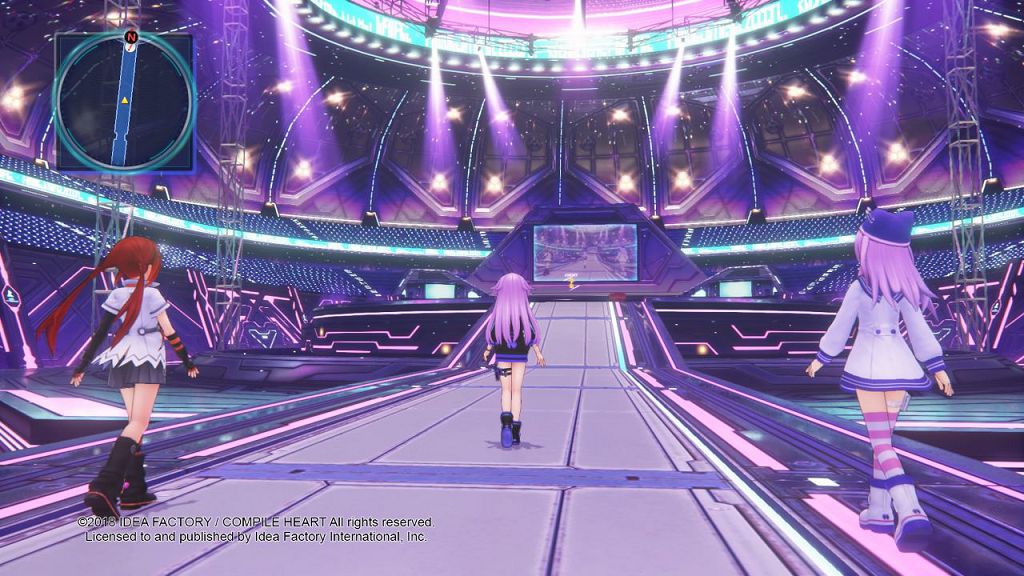
Task: Click the yellow player arrow on the minimap
Action: coord(124,102)
